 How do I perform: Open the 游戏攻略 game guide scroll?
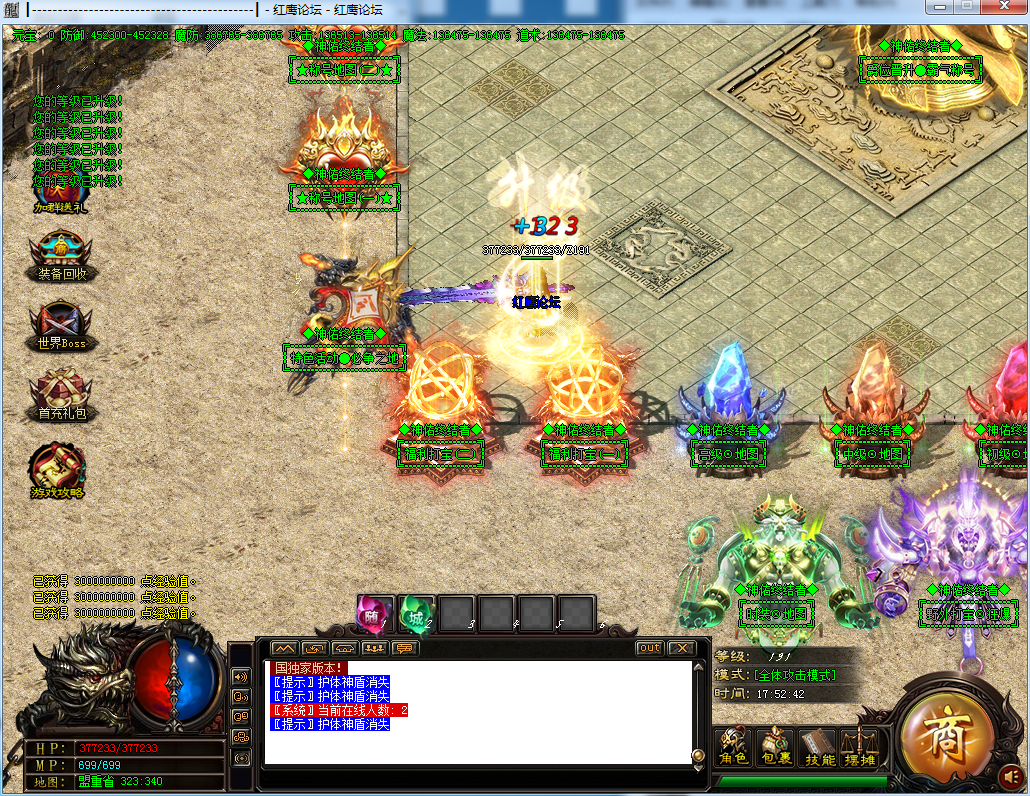pos(57,468)
